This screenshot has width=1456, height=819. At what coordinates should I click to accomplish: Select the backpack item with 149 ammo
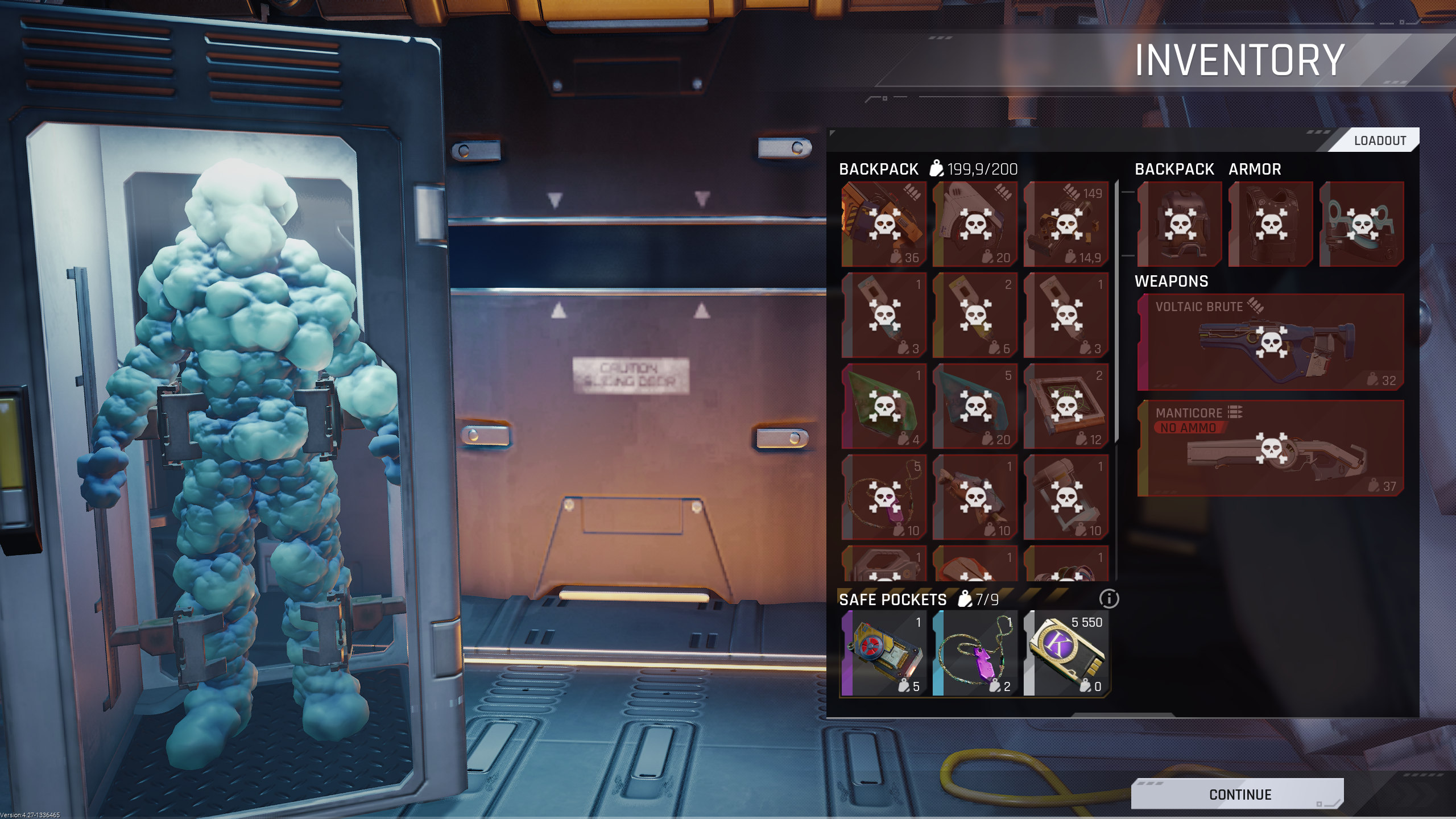click(1066, 224)
